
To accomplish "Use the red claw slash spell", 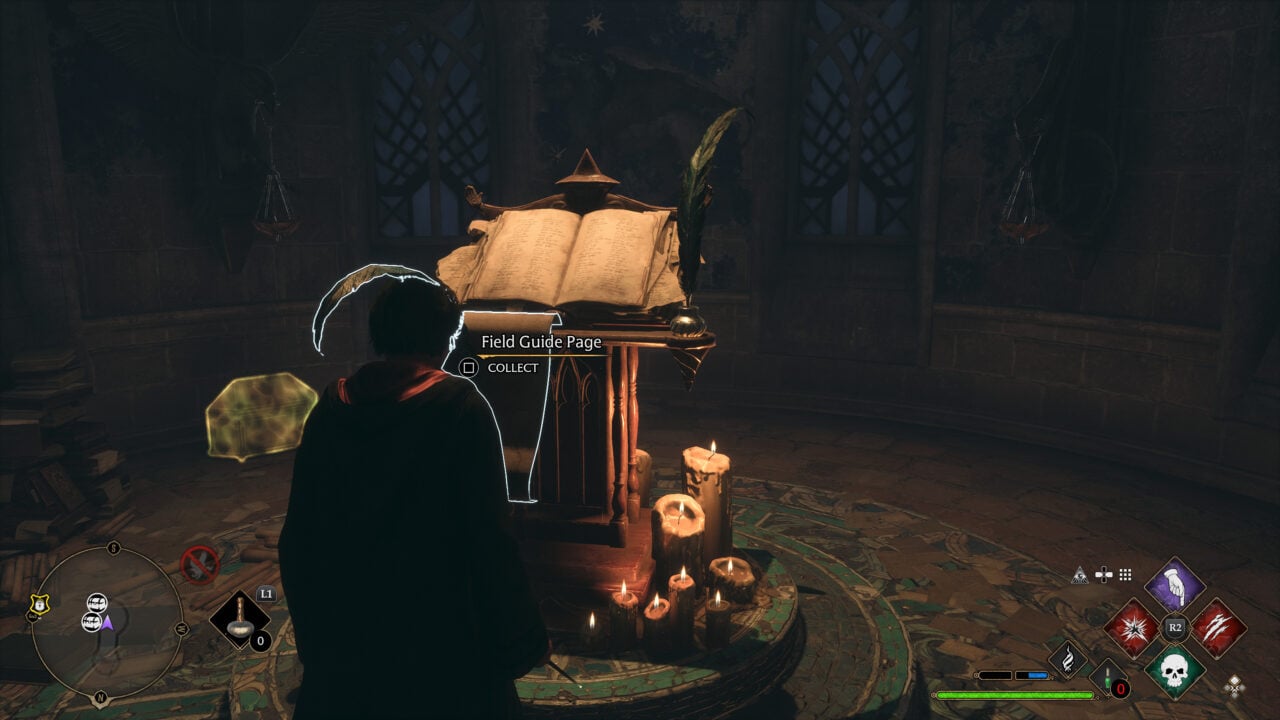I will coord(1218,628).
